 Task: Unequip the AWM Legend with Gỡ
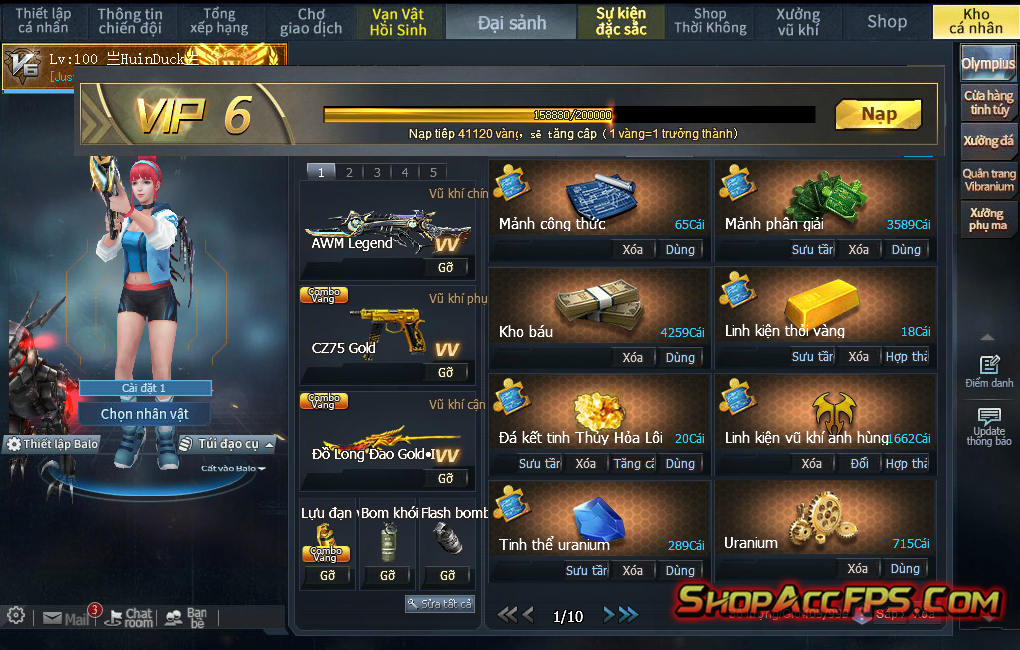[x=446, y=268]
